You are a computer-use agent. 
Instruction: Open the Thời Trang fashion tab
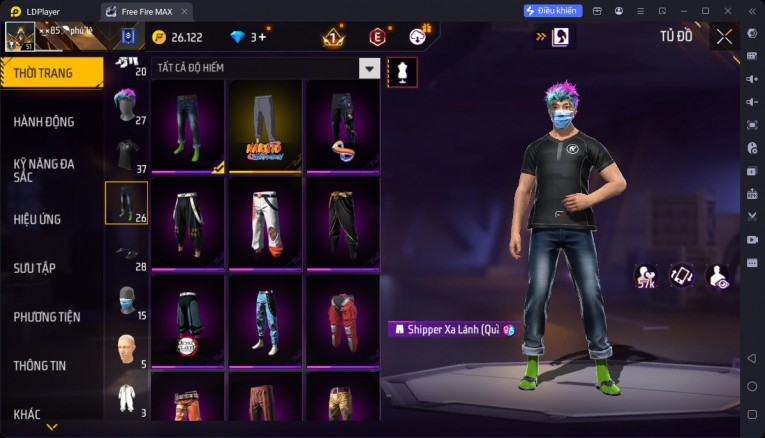pyautogui.click(x=52, y=72)
